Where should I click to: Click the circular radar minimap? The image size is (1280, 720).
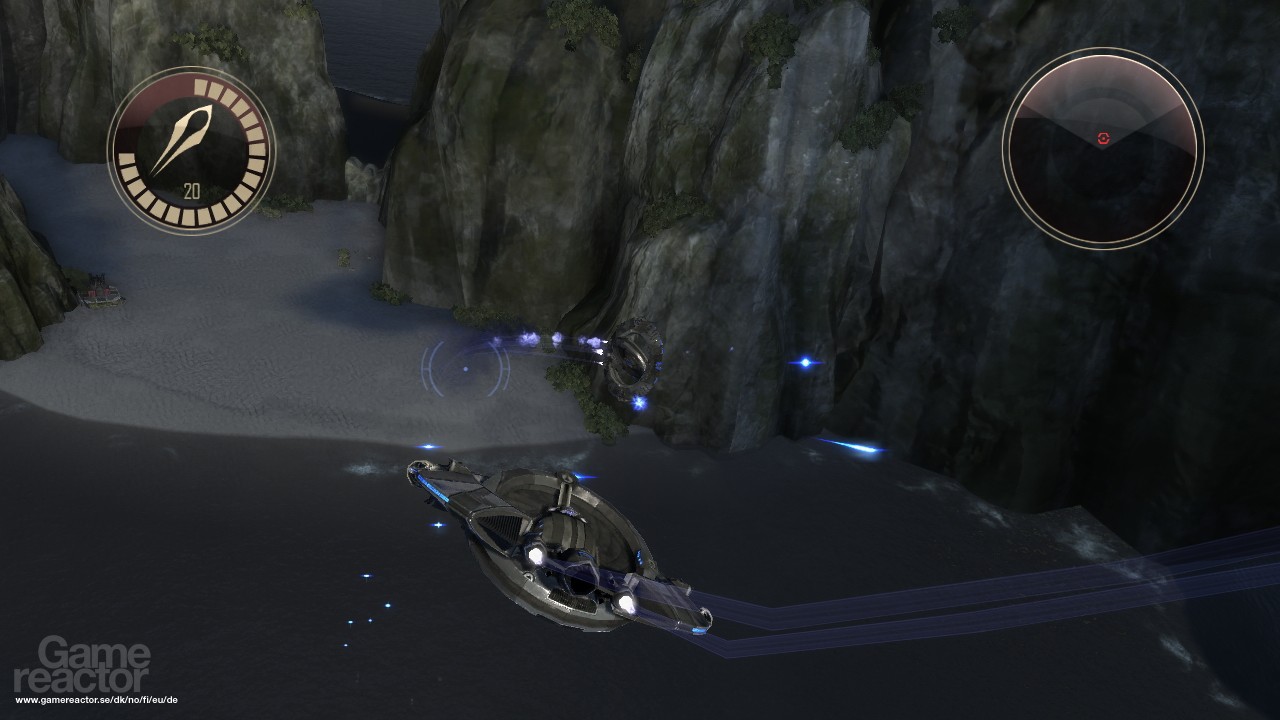point(1102,147)
